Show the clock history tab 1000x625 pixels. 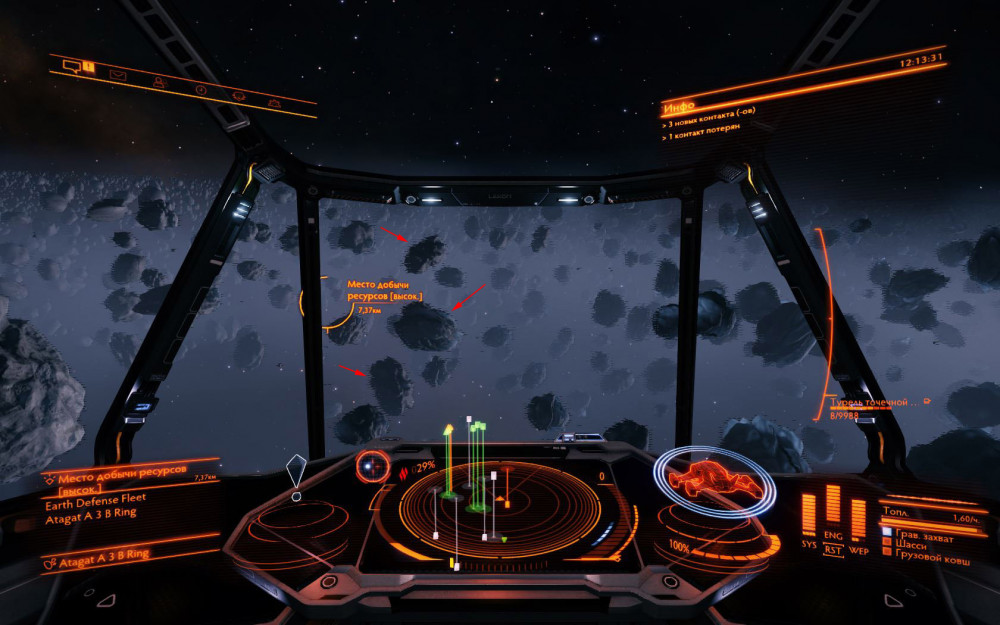tap(201, 90)
